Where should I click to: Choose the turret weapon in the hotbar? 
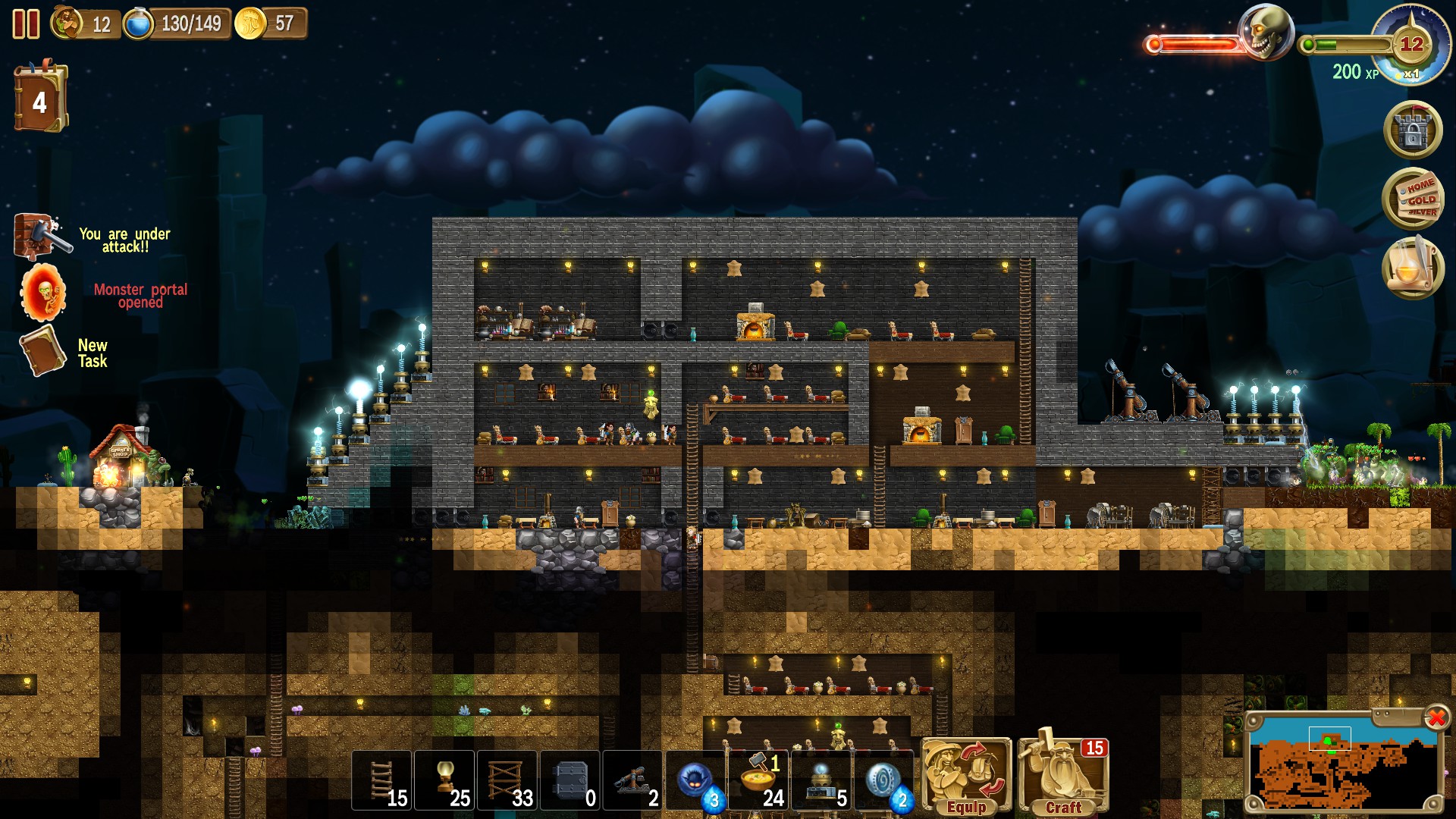(634, 780)
